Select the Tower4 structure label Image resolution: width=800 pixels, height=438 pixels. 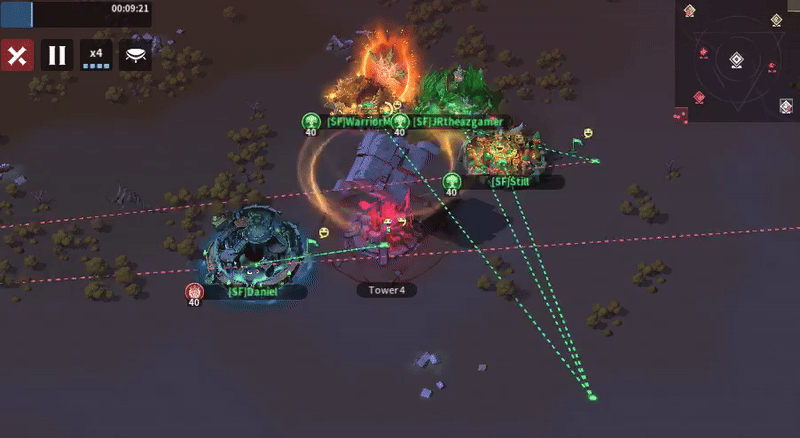click(x=386, y=290)
